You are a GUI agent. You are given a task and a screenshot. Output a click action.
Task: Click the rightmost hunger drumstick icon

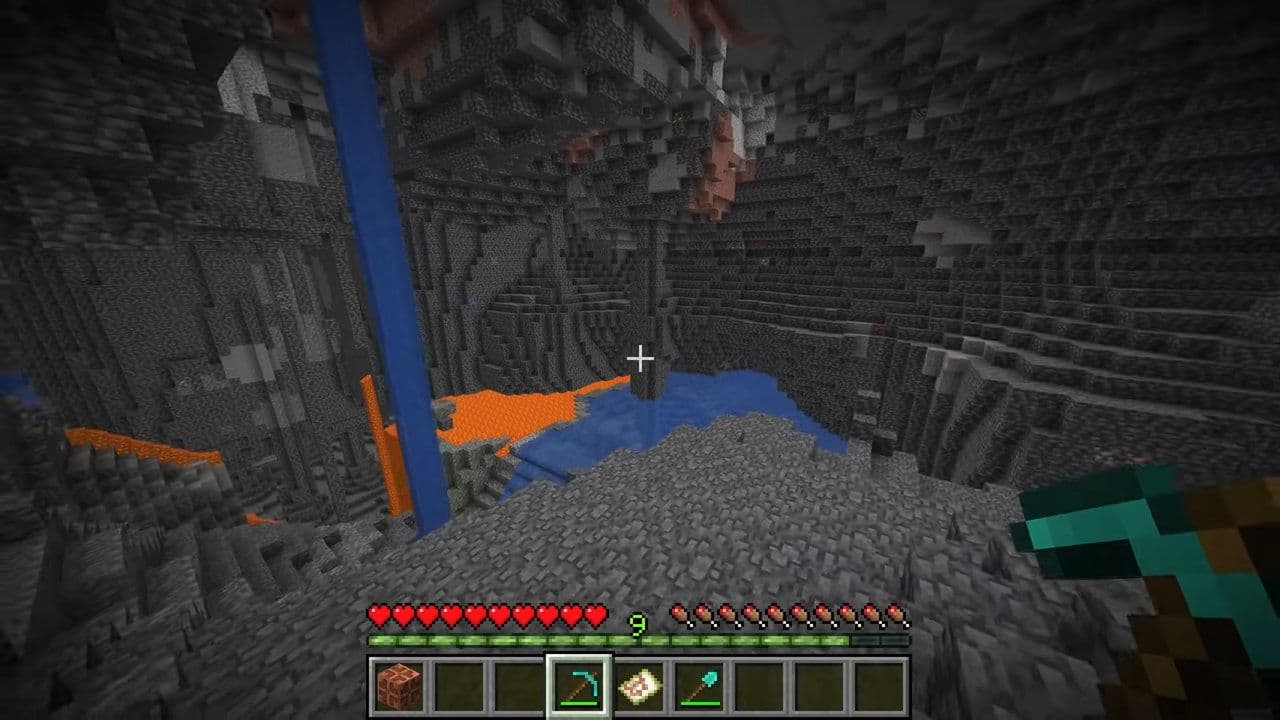896,613
